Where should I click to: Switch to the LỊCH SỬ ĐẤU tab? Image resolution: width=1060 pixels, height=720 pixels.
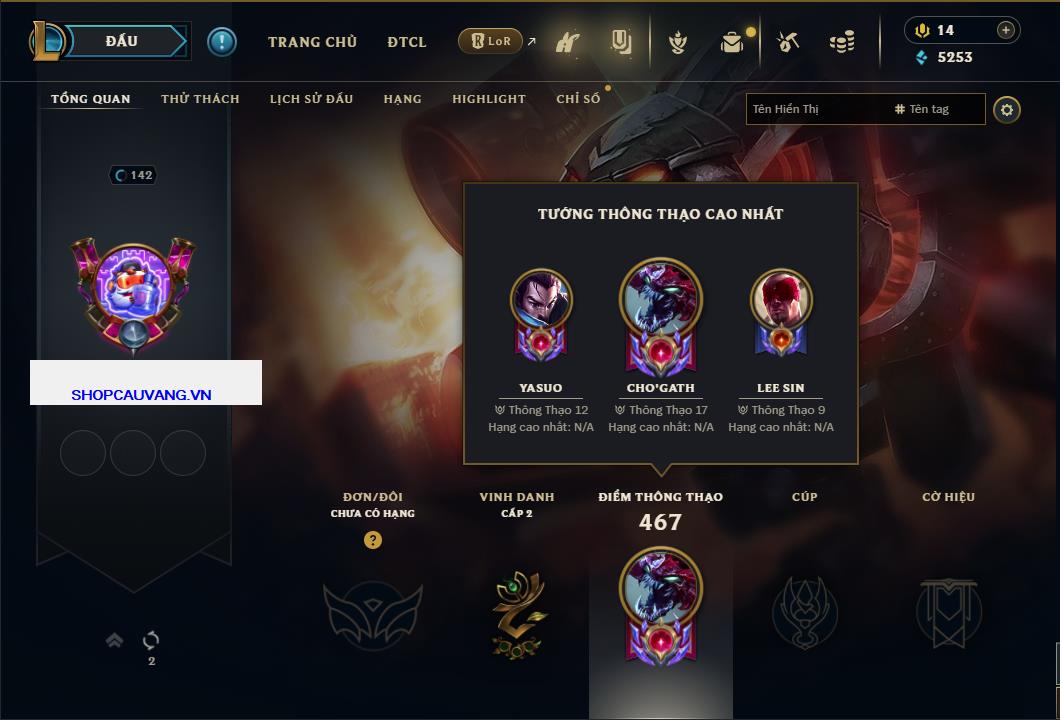point(311,99)
